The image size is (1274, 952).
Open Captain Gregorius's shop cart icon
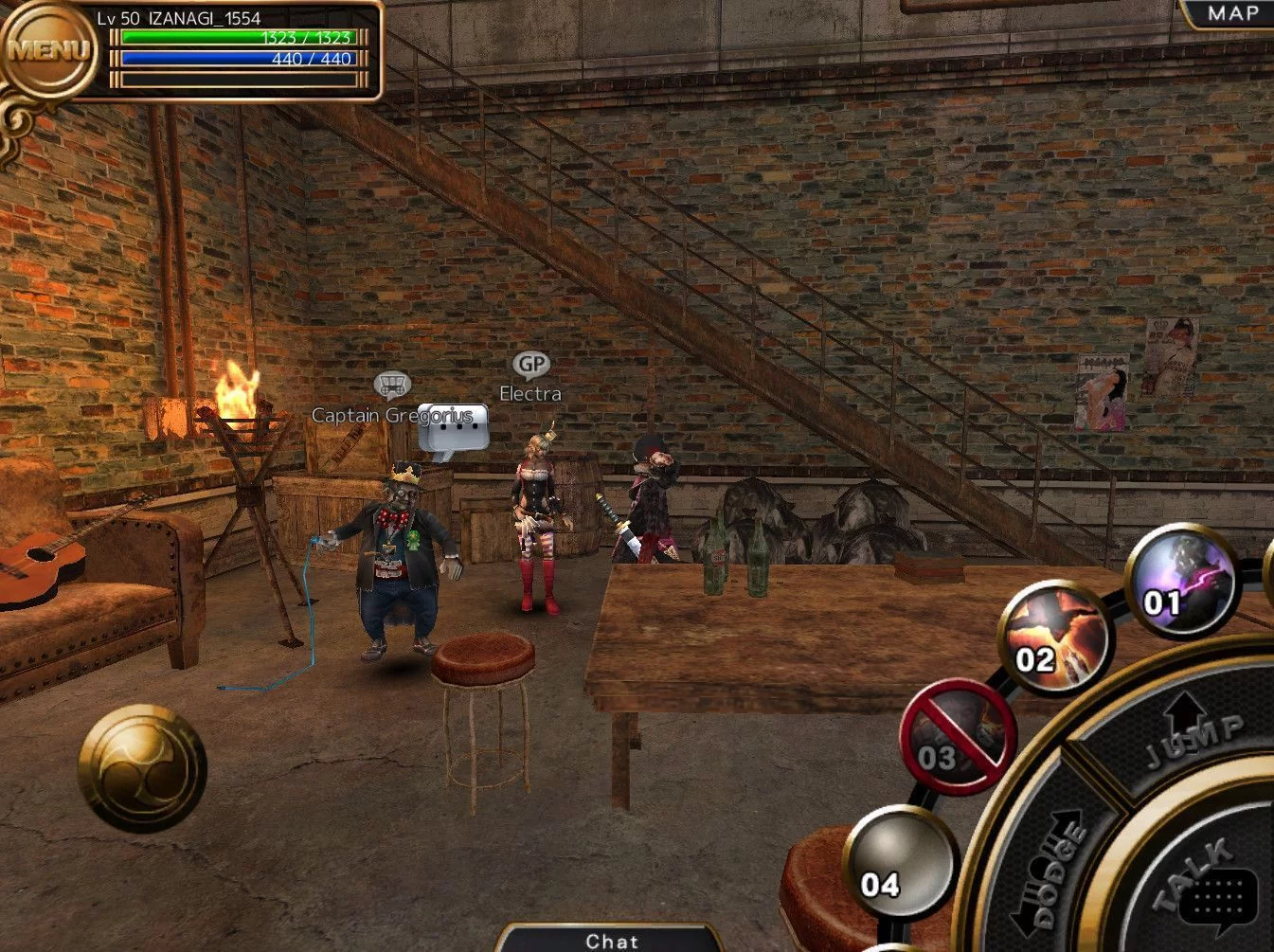pos(391,385)
